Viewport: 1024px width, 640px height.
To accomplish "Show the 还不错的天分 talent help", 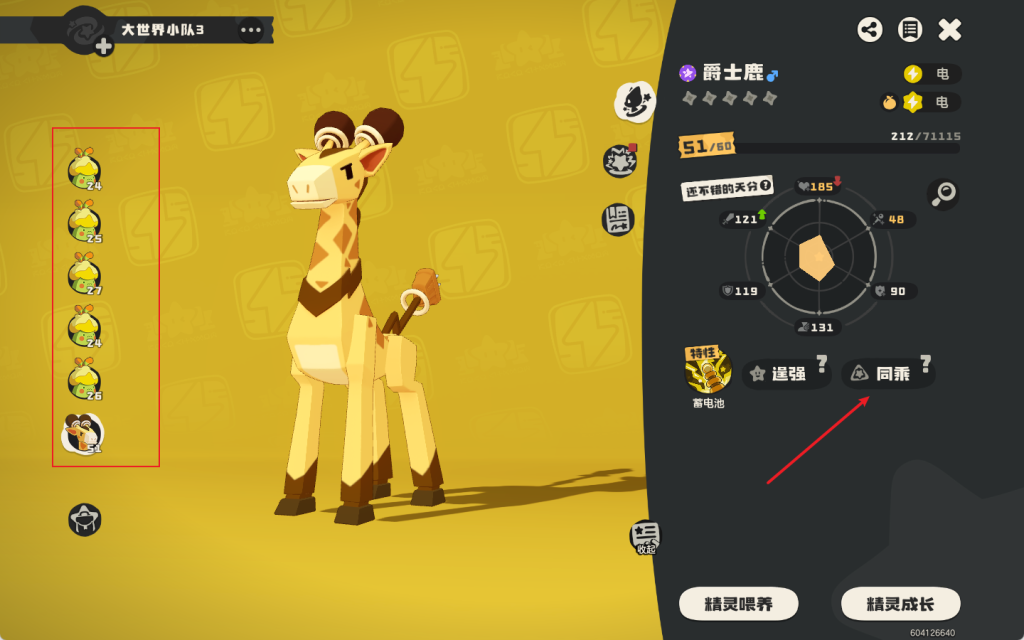I will [766, 185].
